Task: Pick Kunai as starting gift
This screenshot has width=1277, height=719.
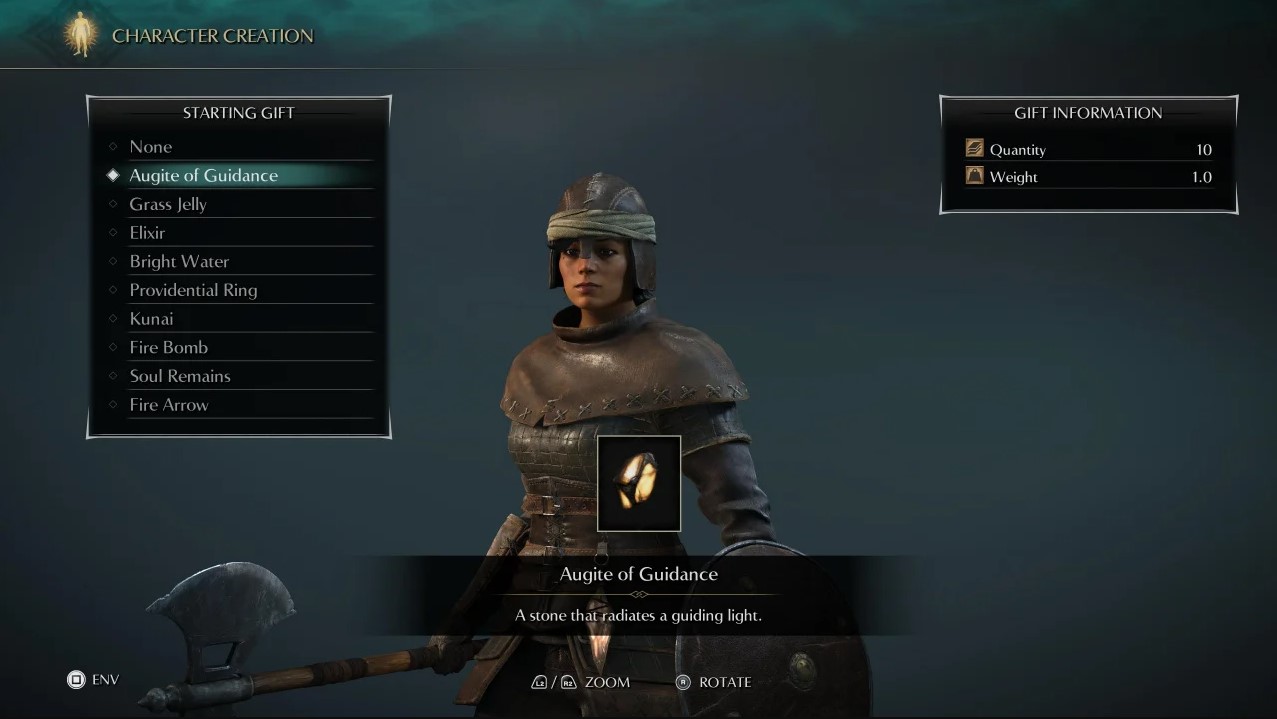Action: (151, 319)
